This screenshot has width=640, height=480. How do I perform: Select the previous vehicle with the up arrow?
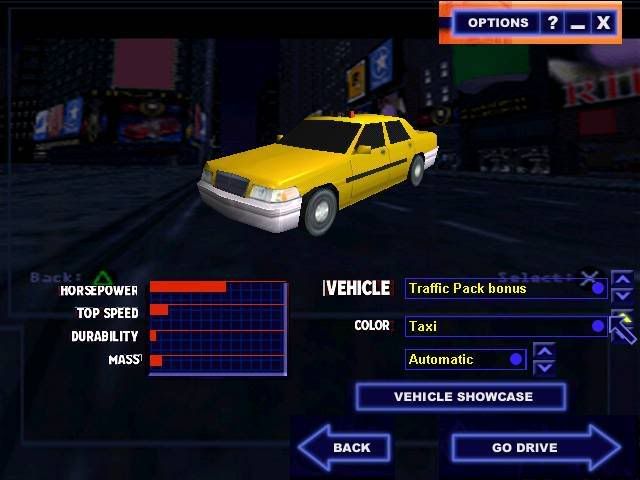[622, 280]
